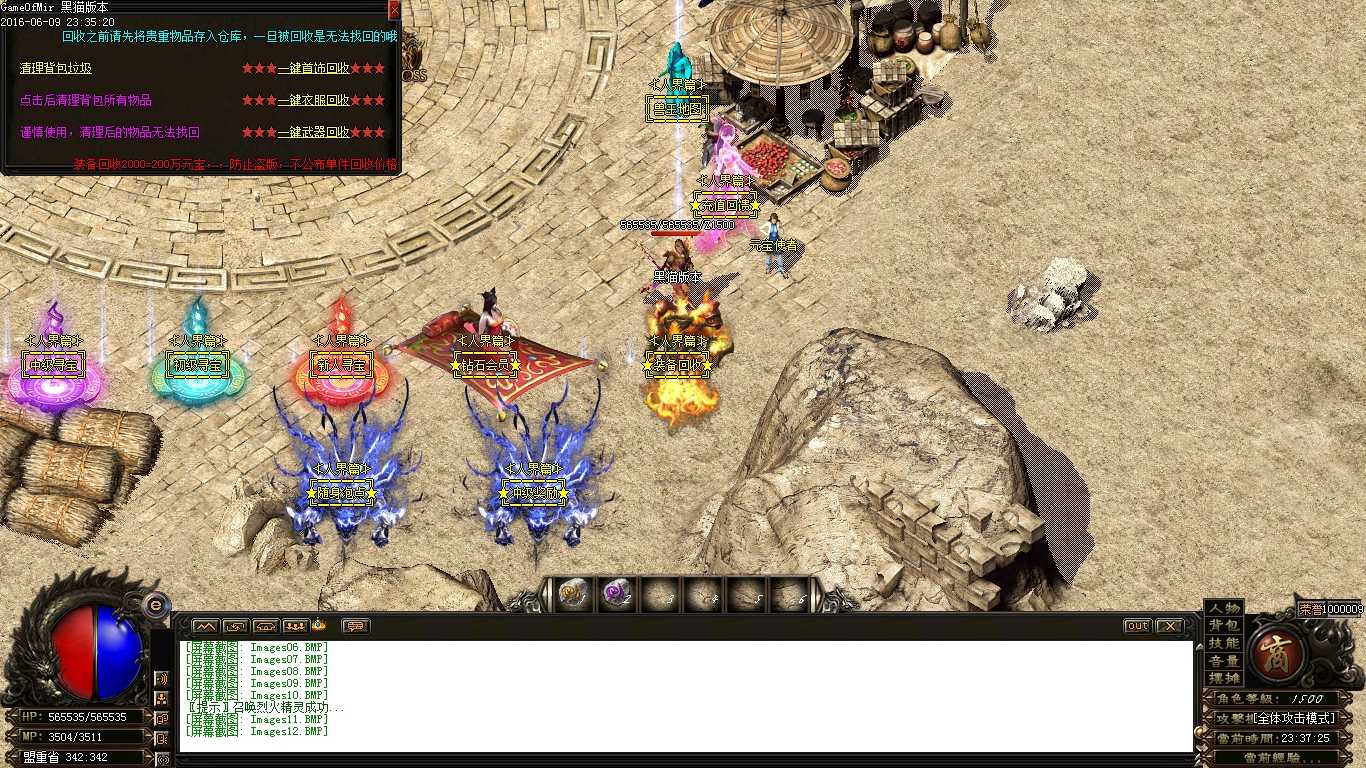The image size is (1366, 768).
Task: Click the chat bubble icon on chat toolbar
Action: (x=356, y=626)
